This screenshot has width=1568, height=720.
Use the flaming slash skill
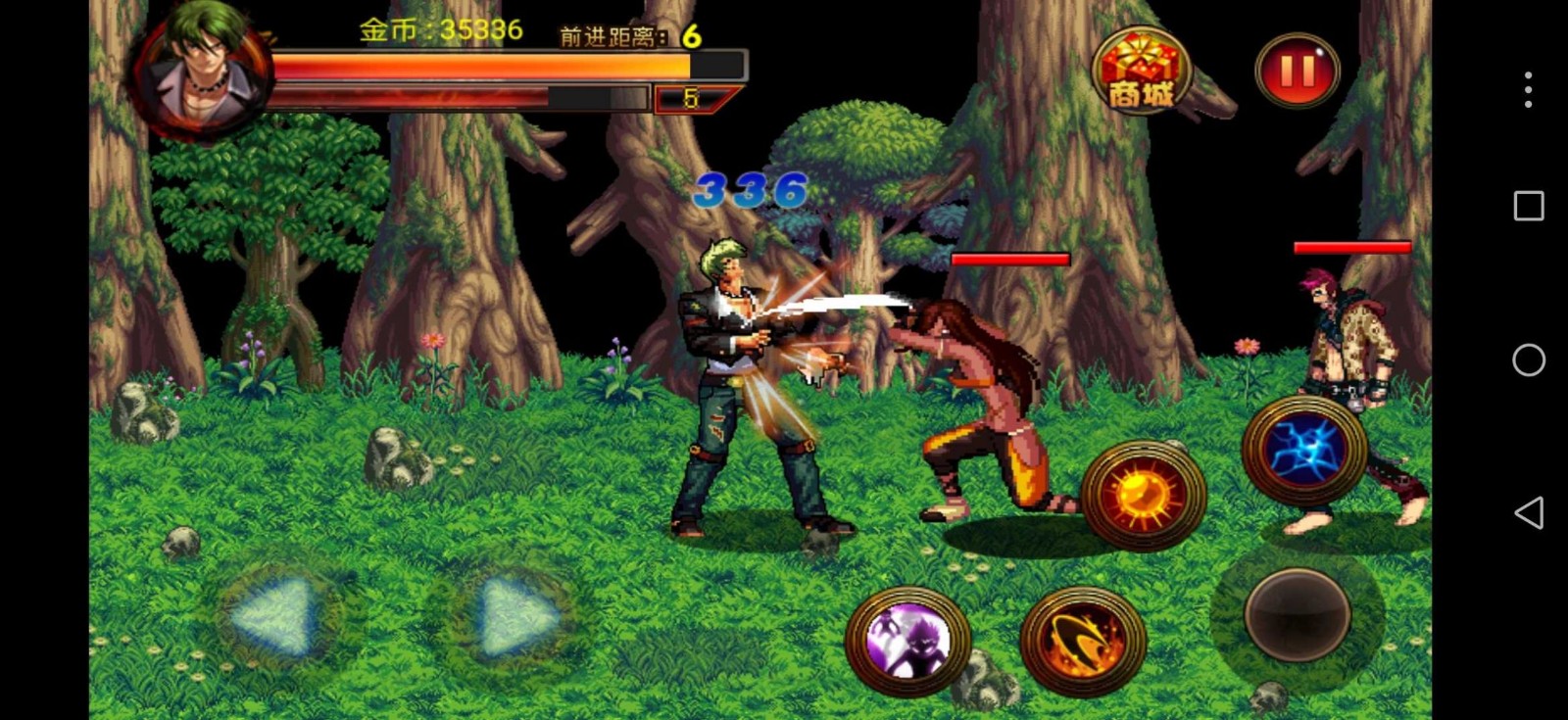[x=1083, y=642]
